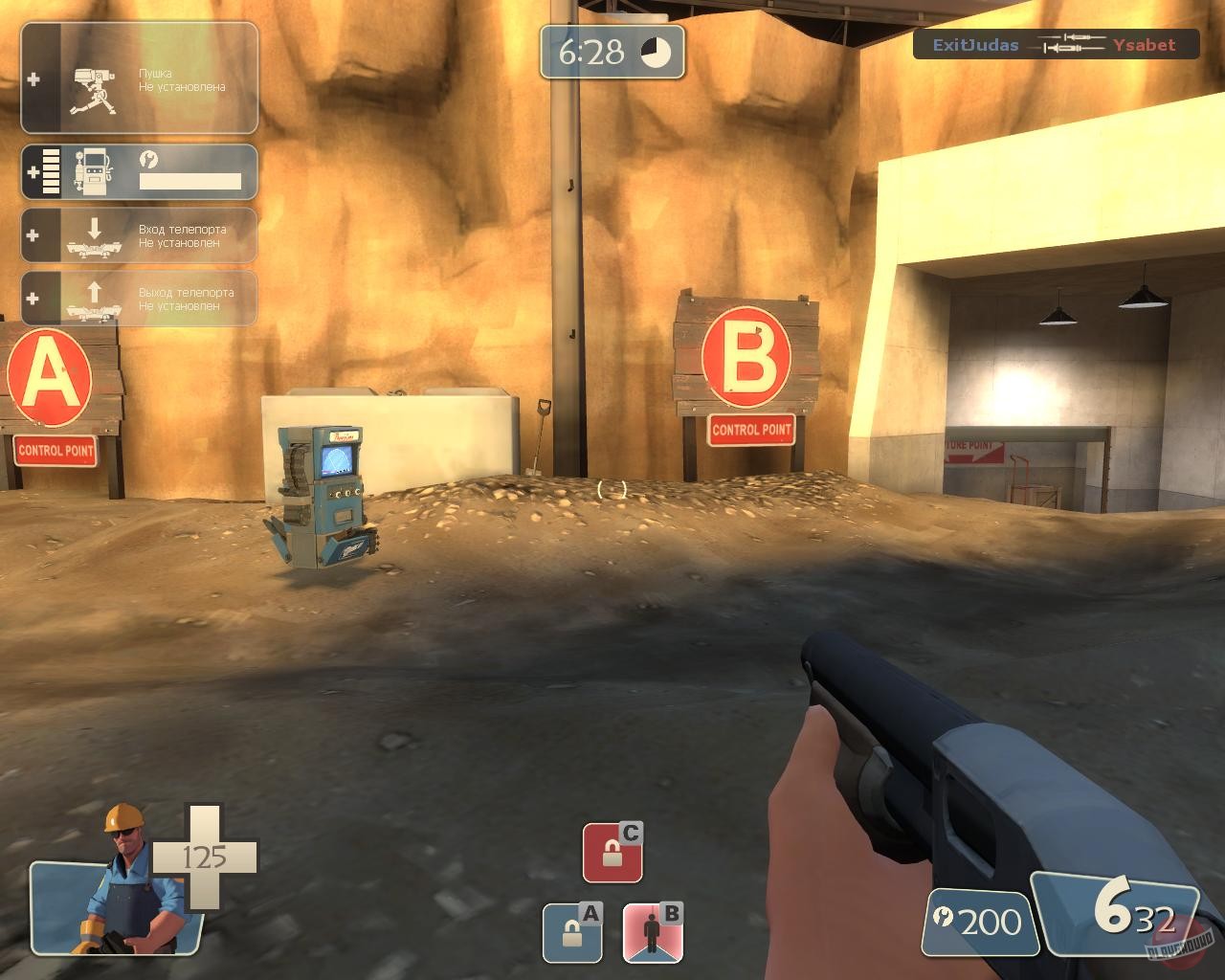Open the round timer pie indicator

click(656, 51)
